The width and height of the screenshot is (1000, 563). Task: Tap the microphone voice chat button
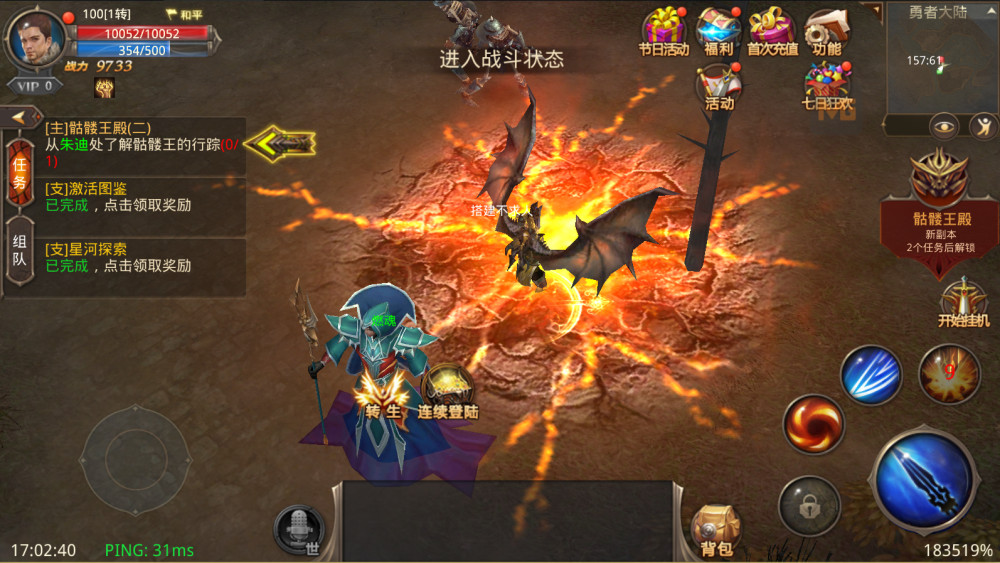(299, 526)
